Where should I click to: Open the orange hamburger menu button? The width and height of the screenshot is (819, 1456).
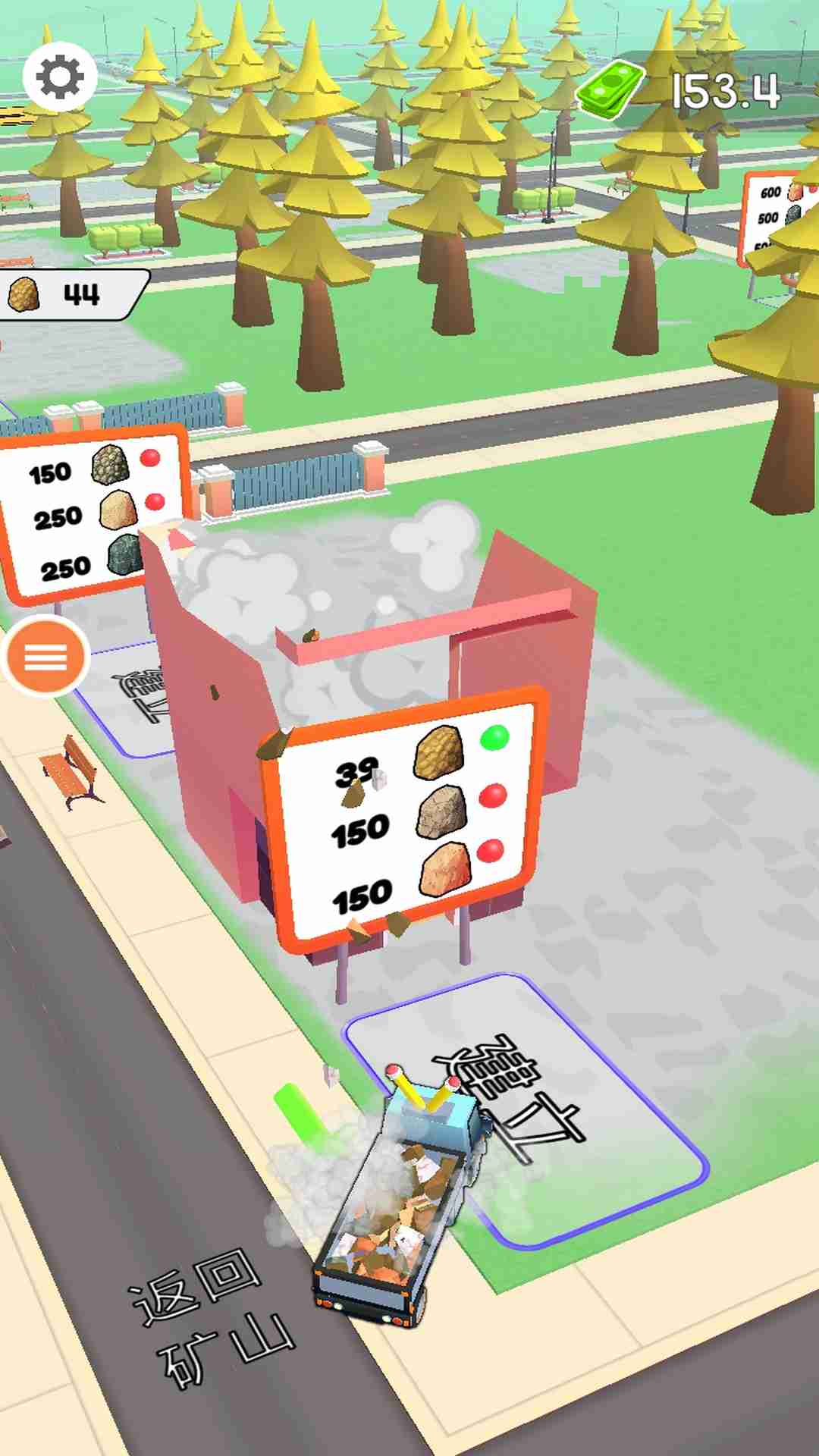(46, 657)
